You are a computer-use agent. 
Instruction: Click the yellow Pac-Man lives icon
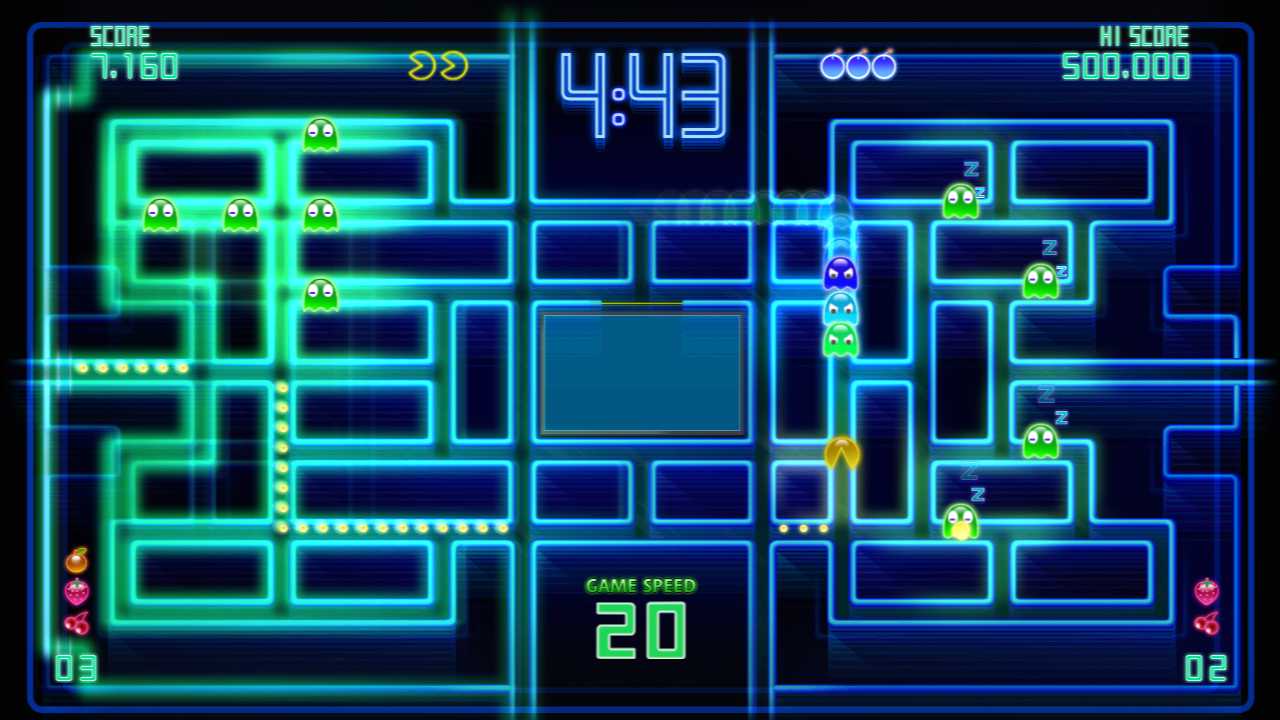437,65
